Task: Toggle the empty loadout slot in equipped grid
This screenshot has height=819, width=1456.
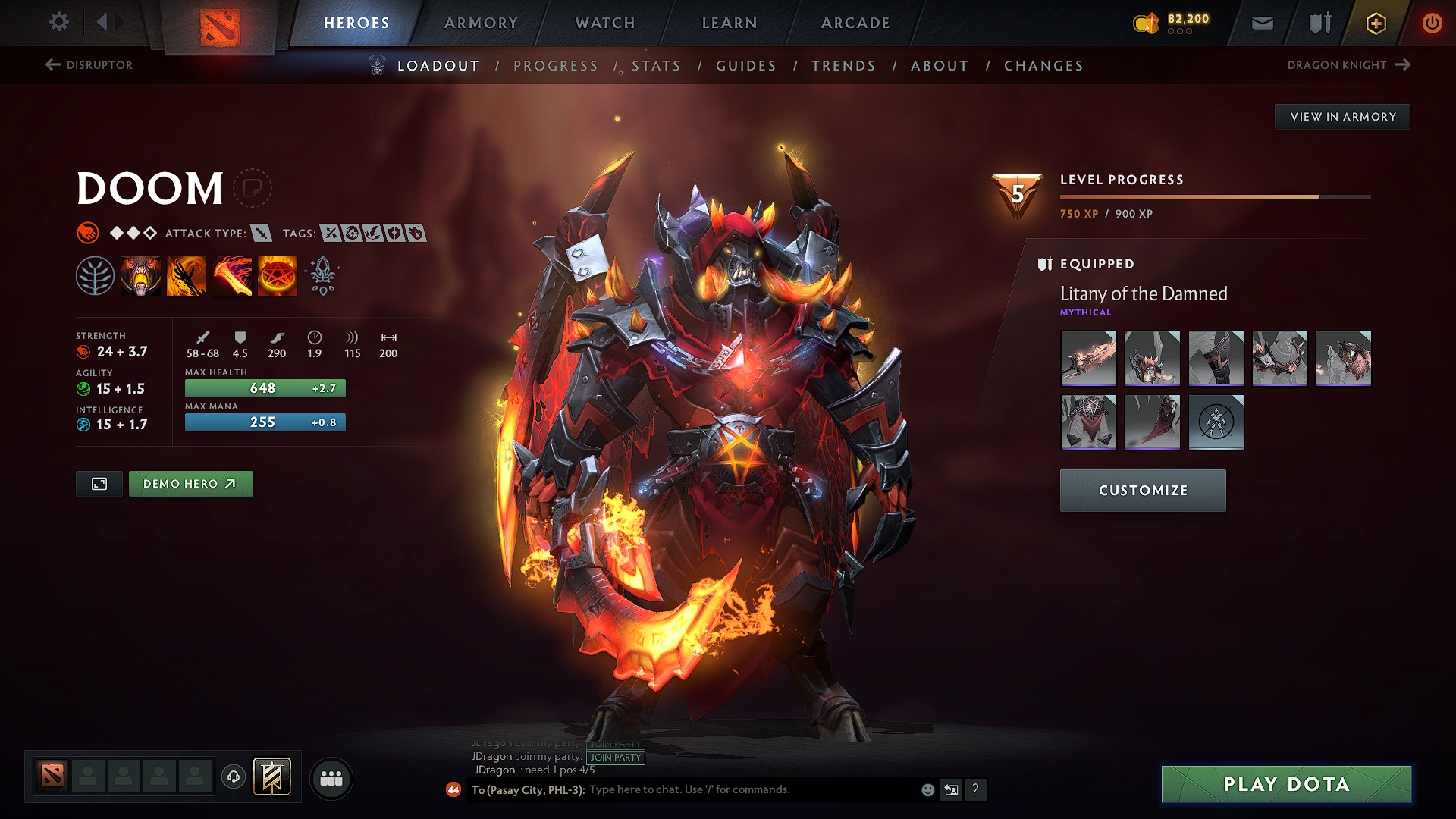Action: click(1216, 422)
